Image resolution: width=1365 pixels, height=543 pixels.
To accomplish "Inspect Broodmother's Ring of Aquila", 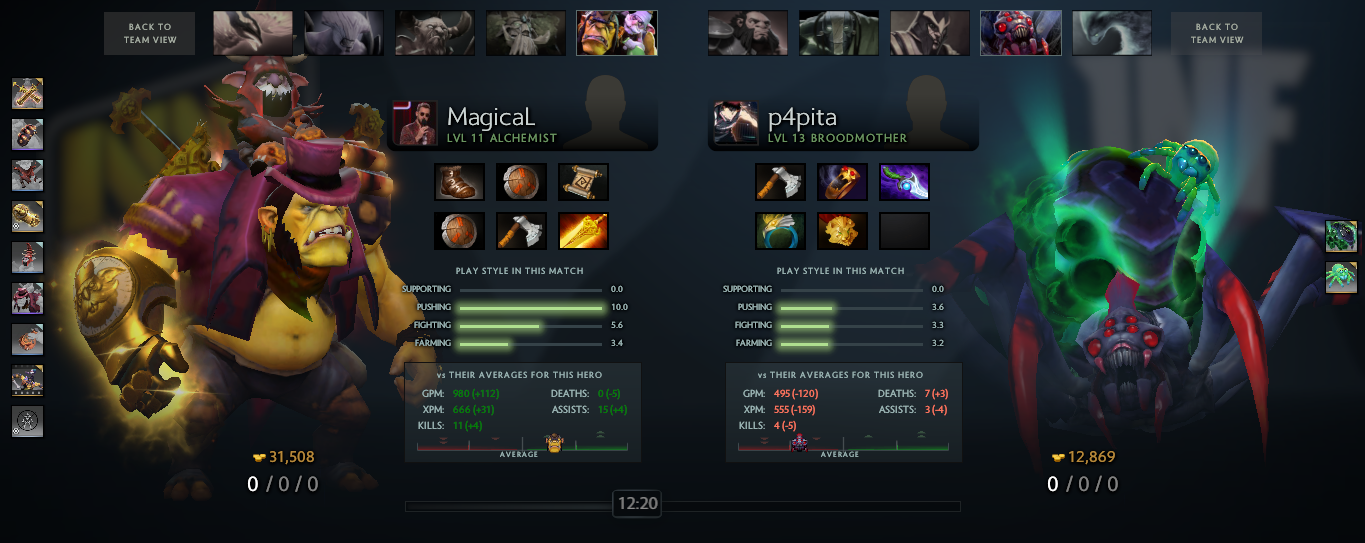I will (x=780, y=231).
